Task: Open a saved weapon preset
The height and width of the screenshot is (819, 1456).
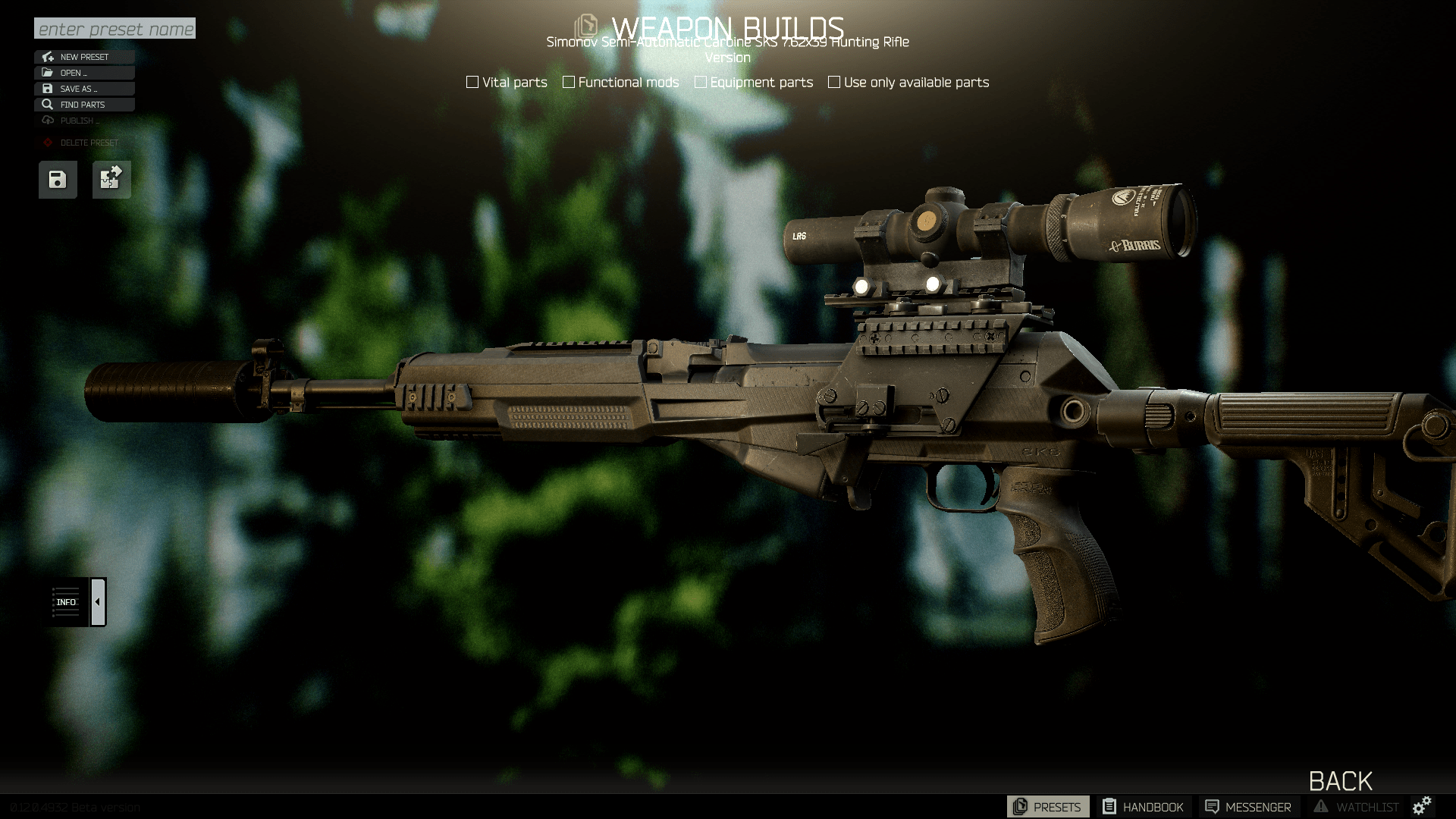Action: [84, 73]
